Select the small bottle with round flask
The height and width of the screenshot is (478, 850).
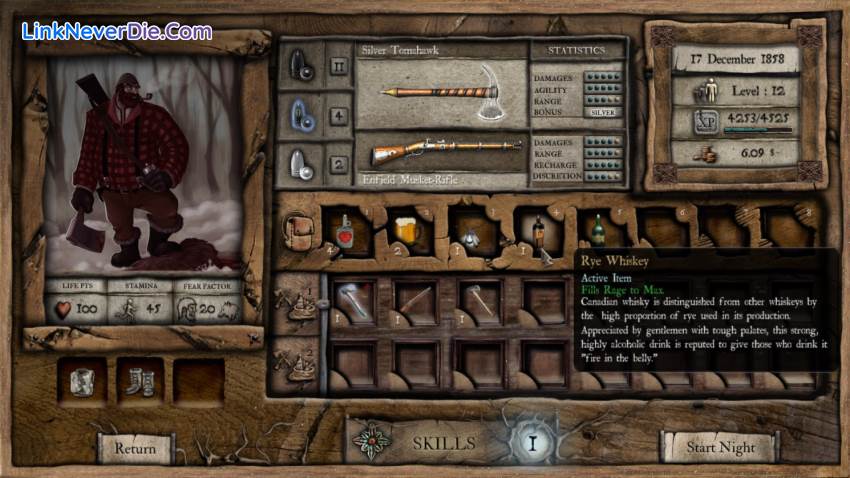pyautogui.click(x=470, y=234)
